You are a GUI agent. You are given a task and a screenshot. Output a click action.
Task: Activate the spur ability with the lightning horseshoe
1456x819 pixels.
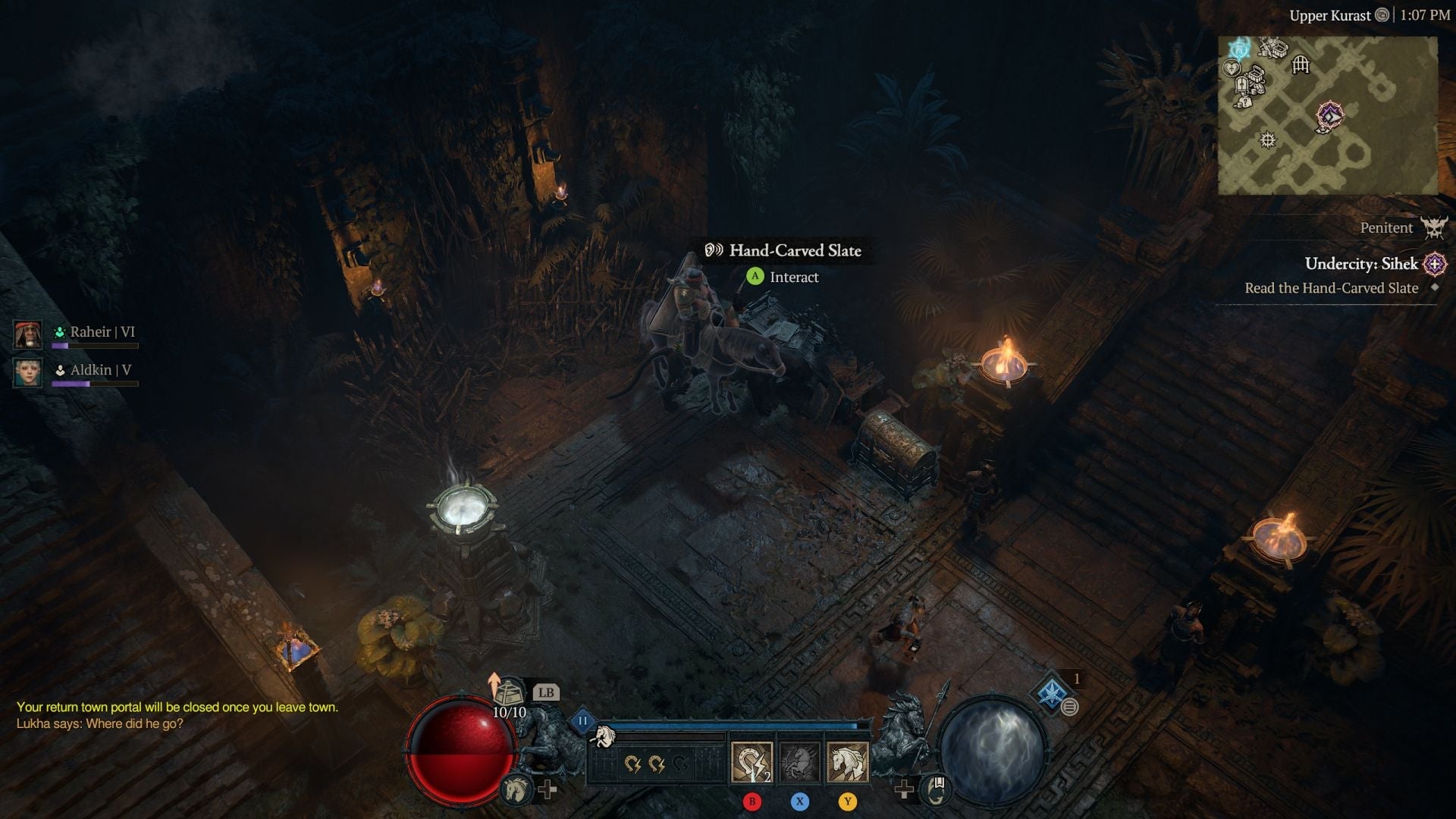click(752, 761)
